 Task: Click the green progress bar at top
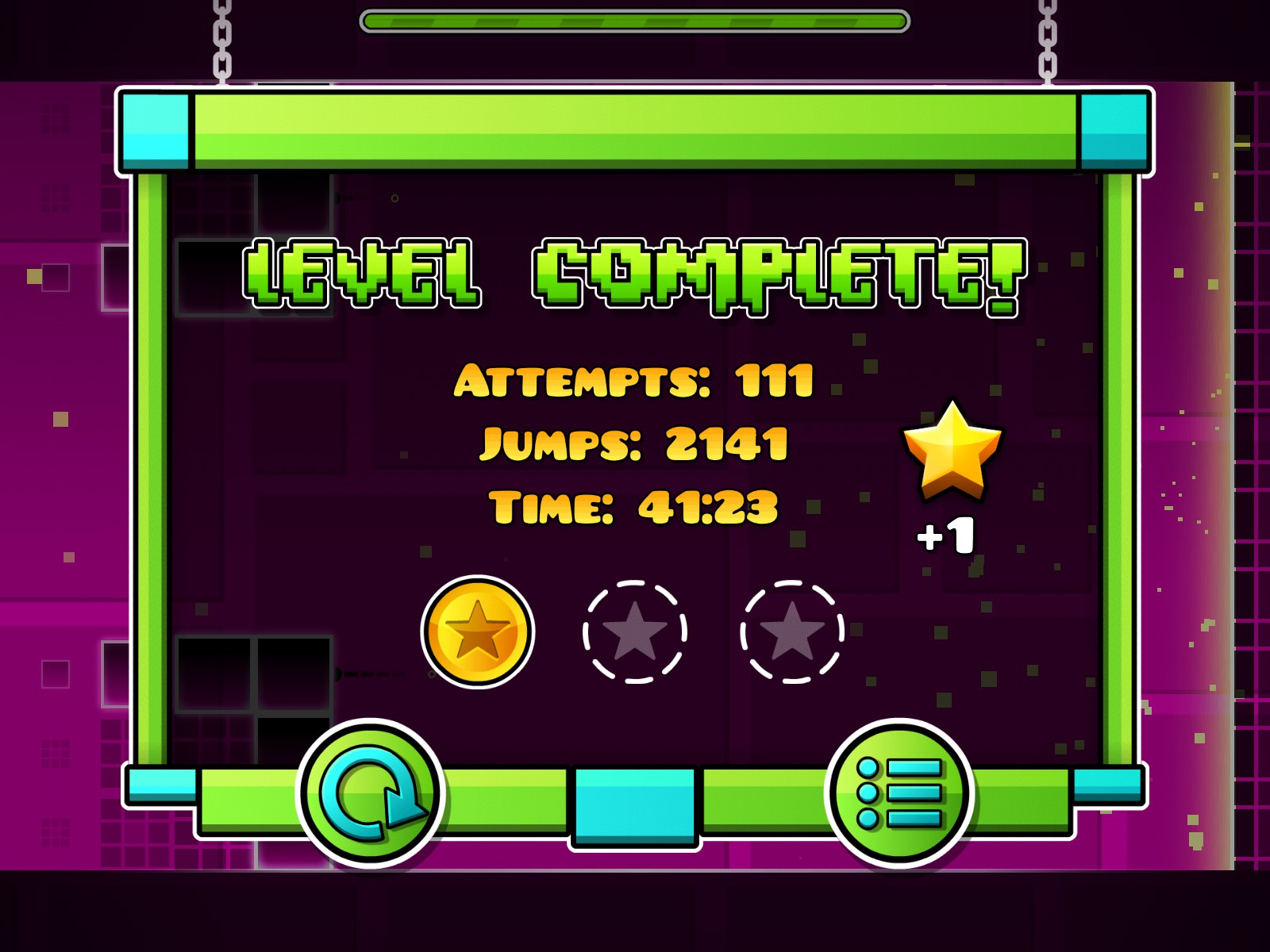click(635, 19)
